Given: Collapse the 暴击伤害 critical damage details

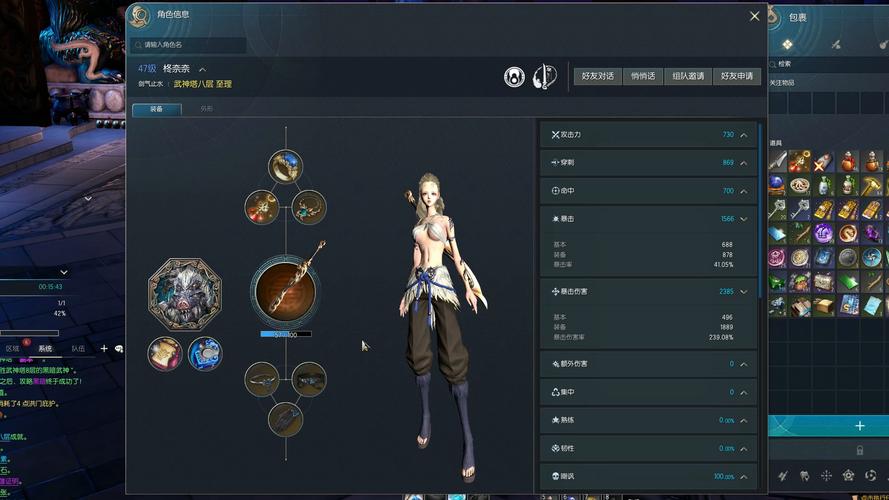Looking at the screenshot, I should [744, 292].
